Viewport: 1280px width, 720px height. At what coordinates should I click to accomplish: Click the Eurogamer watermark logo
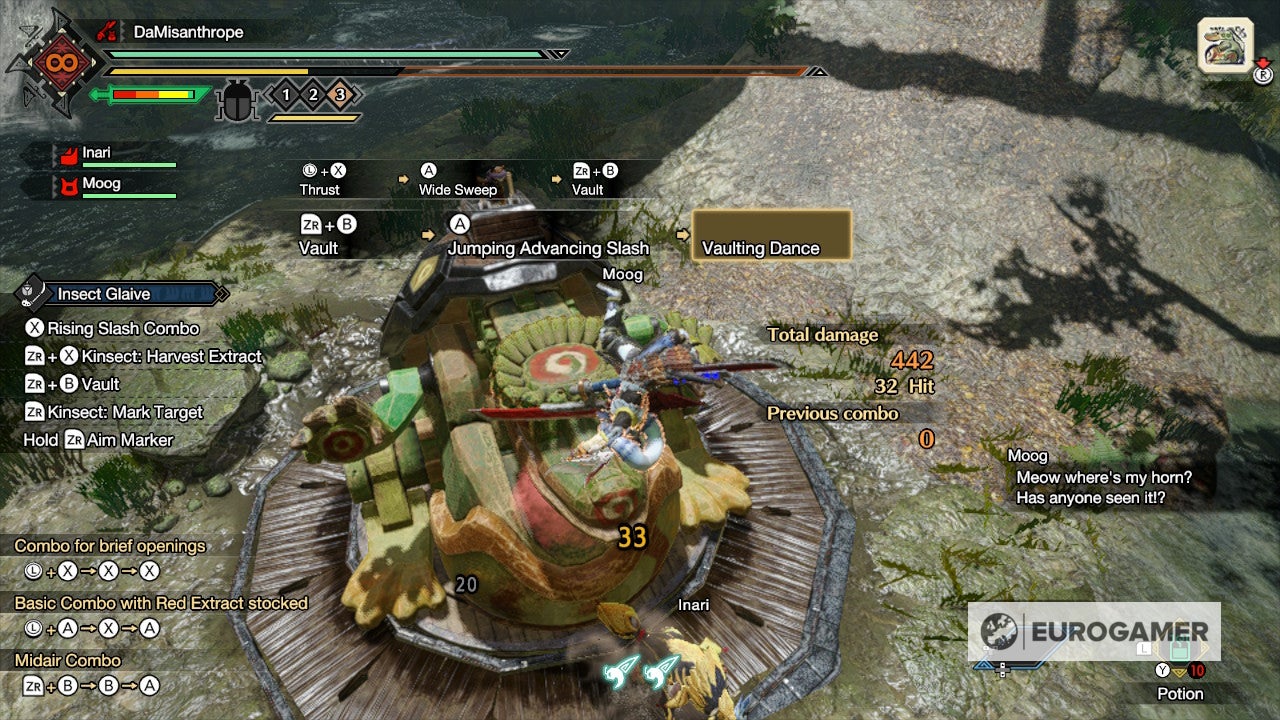click(1094, 631)
